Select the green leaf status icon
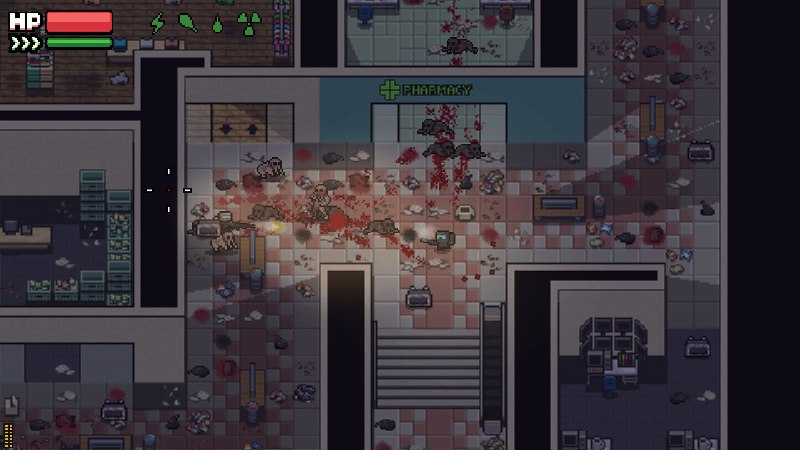The height and width of the screenshot is (450, 800). click(x=187, y=22)
